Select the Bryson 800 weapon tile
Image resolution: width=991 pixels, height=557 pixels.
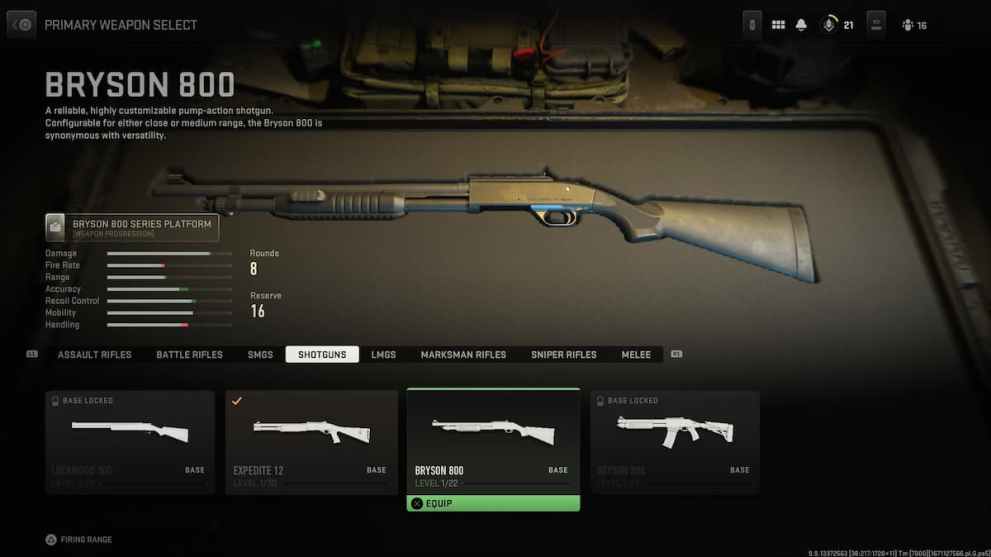493,440
